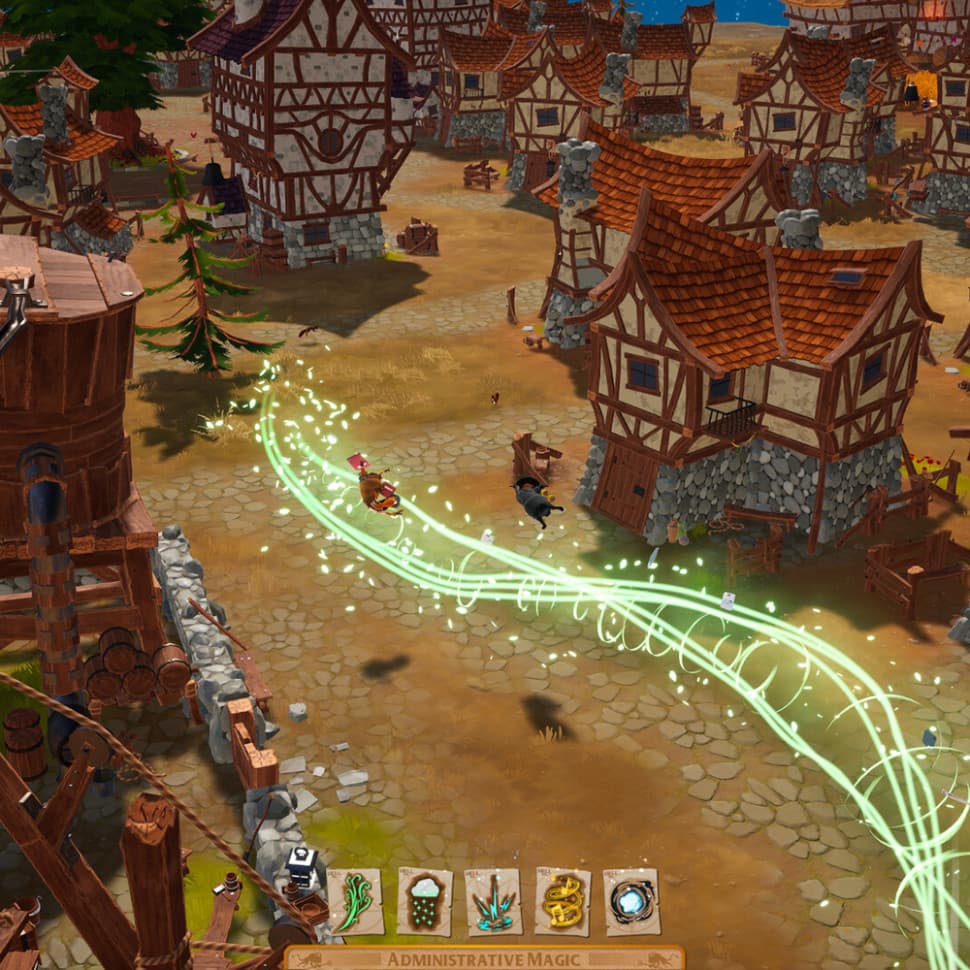Activate the teal lightning burst spell
The width and height of the screenshot is (970, 970).
pyautogui.click(x=493, y=901)
